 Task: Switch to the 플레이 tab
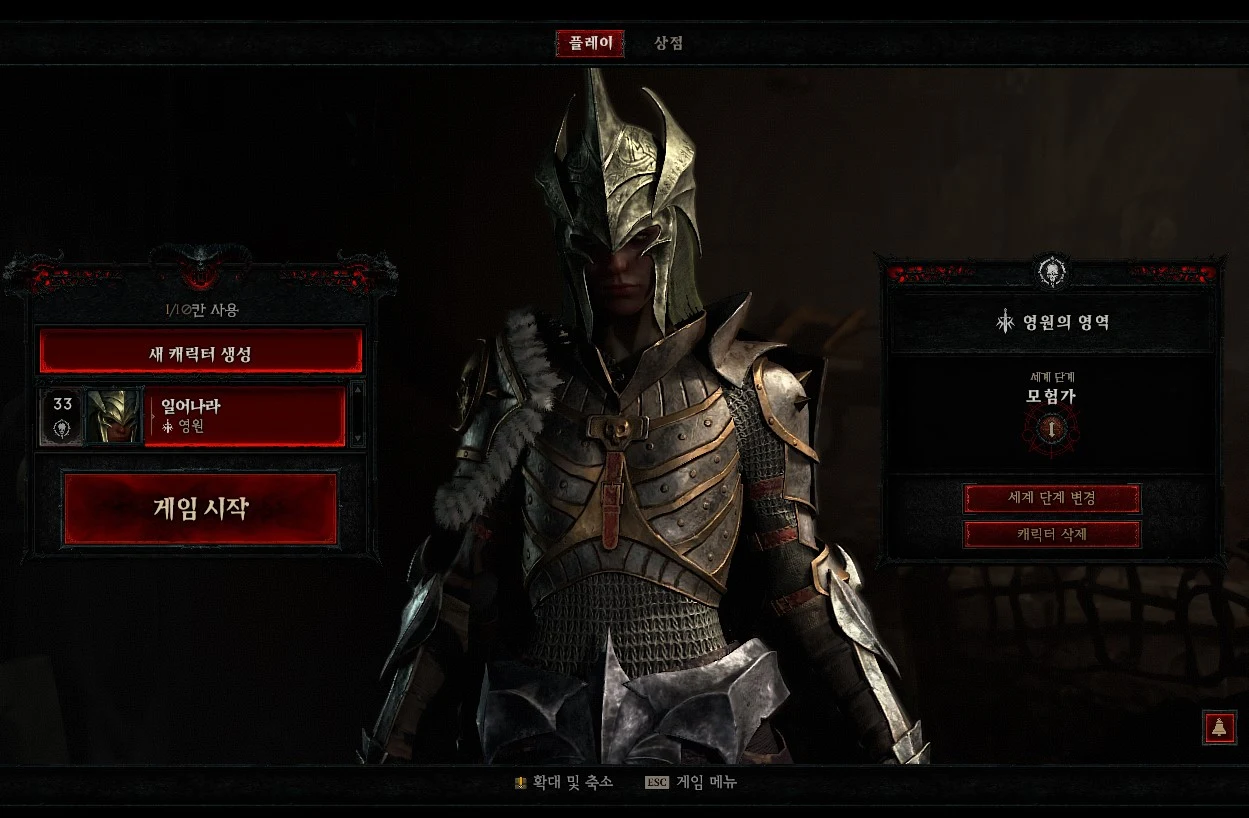pyautogui.click(x=590, y=44)
